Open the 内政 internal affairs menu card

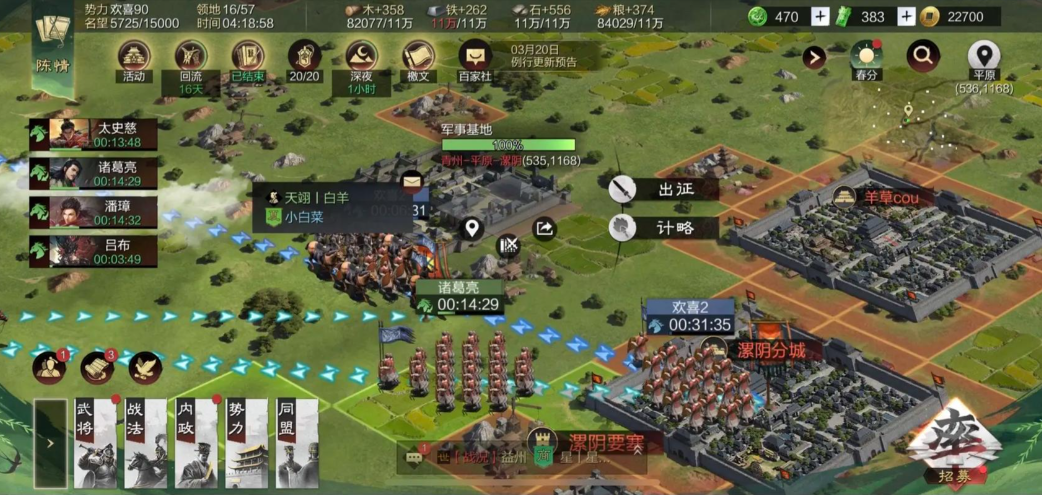[196, 443]
